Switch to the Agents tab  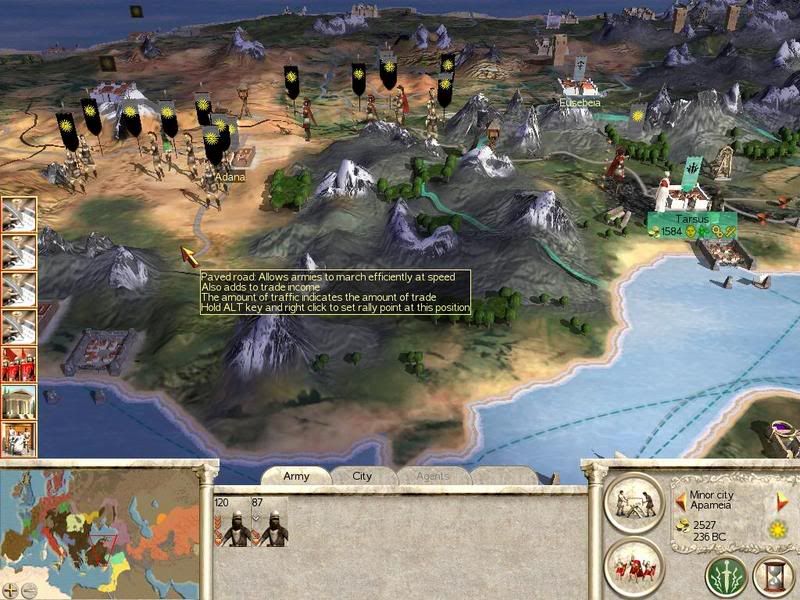click(432, 476)
